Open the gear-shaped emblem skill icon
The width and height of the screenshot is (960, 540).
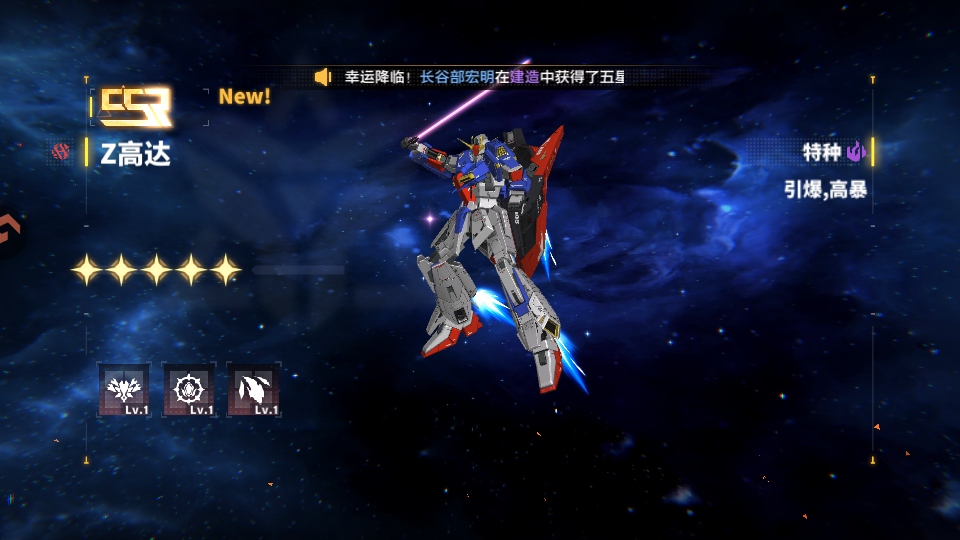(x=189, y=388)
